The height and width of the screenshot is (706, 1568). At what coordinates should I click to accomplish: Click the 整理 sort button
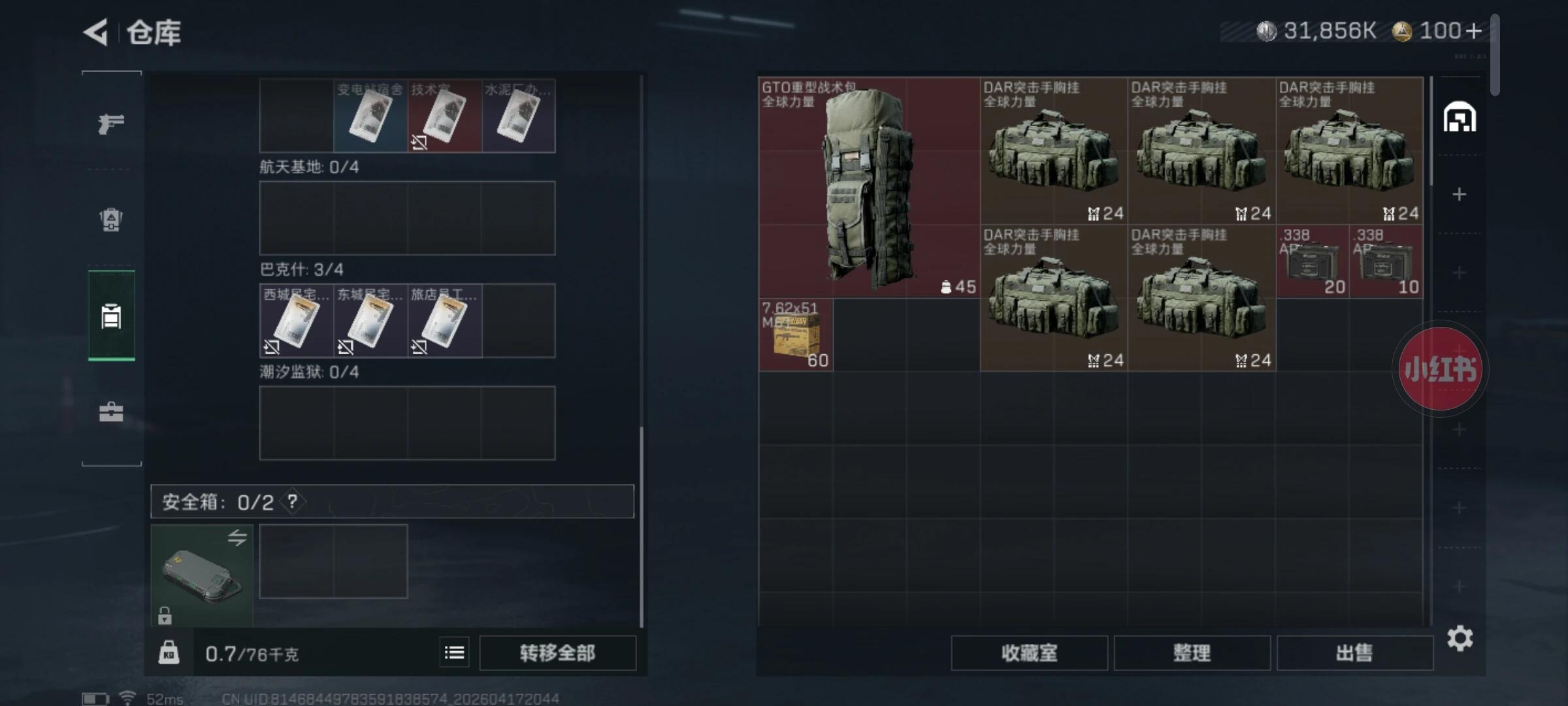1192,653
